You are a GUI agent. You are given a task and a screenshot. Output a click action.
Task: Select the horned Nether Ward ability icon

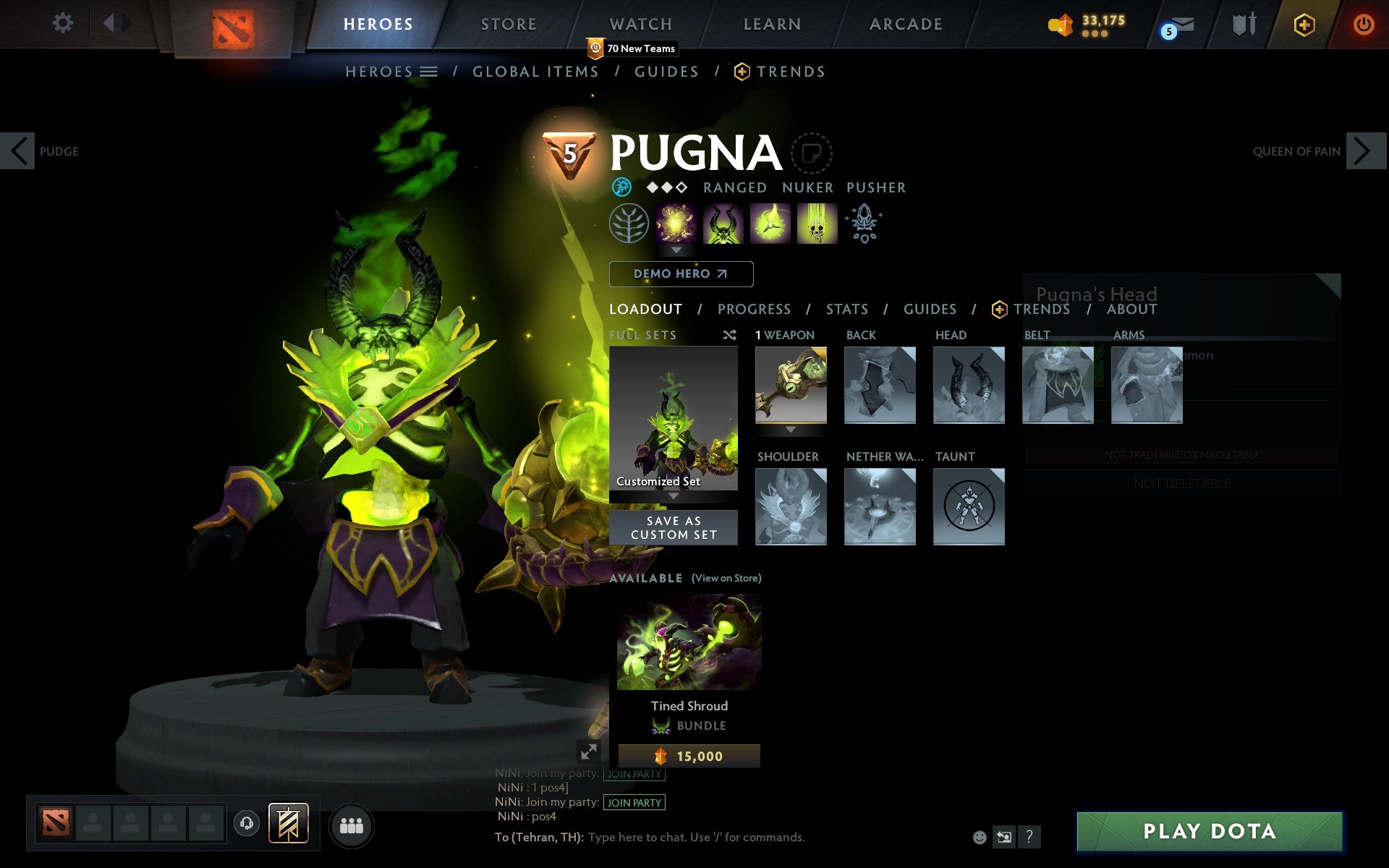pos(723,224)
